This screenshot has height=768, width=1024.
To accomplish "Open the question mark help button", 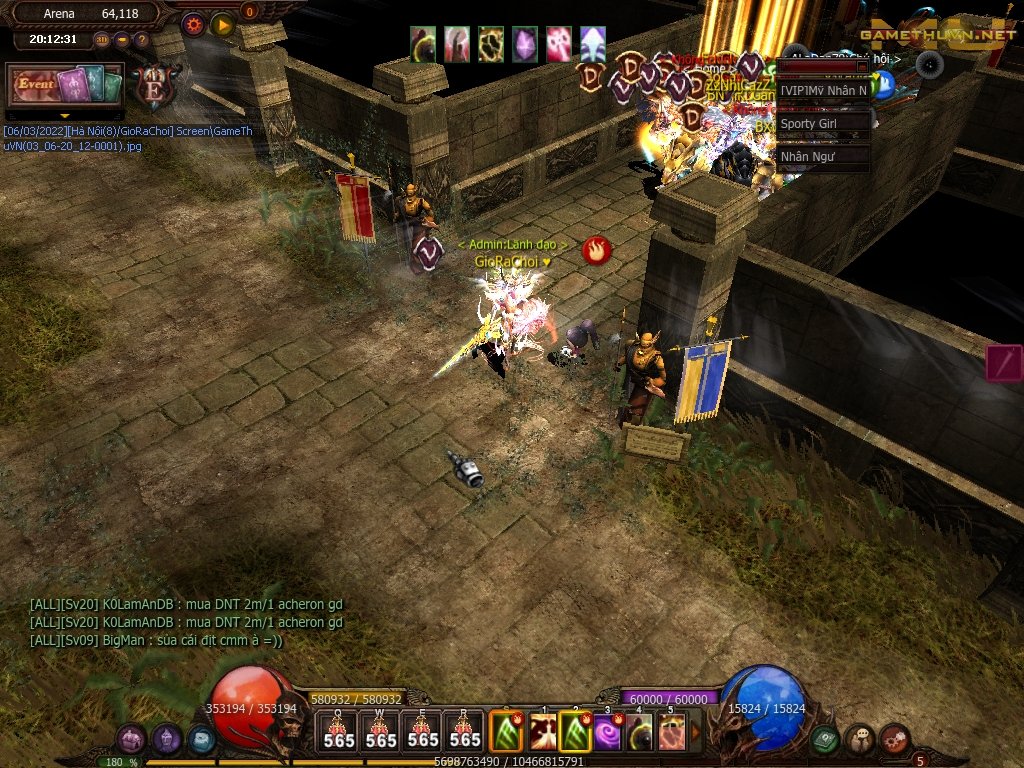I will click(x=142, y=40).
